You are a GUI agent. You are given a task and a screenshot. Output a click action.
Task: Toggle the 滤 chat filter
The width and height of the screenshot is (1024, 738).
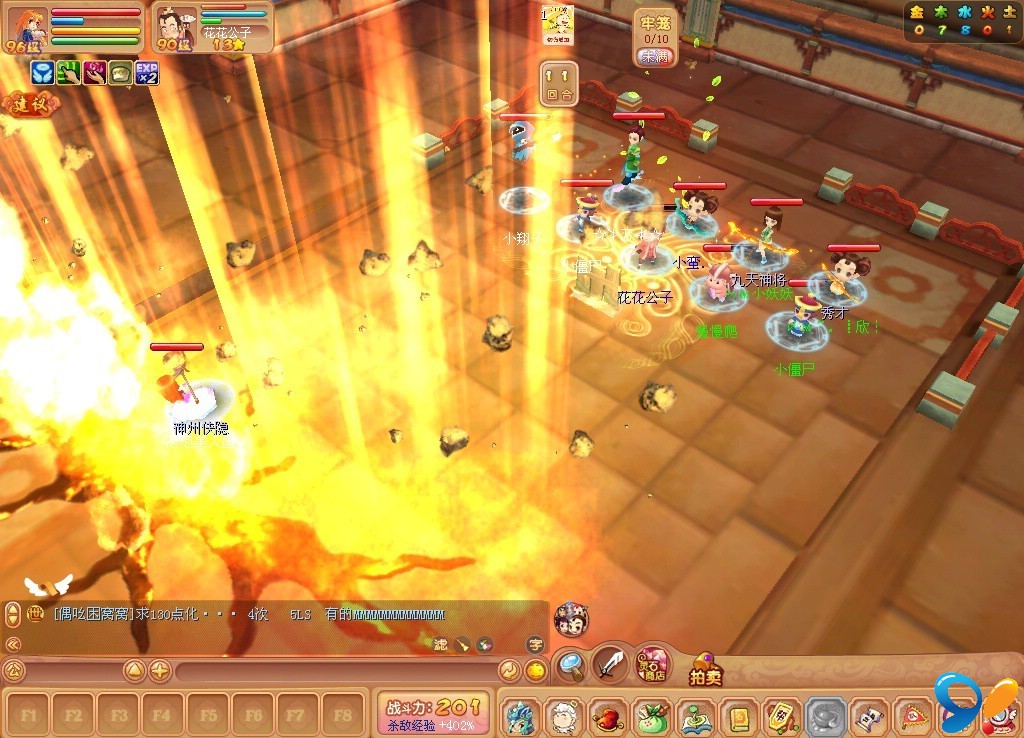(441, 645)
